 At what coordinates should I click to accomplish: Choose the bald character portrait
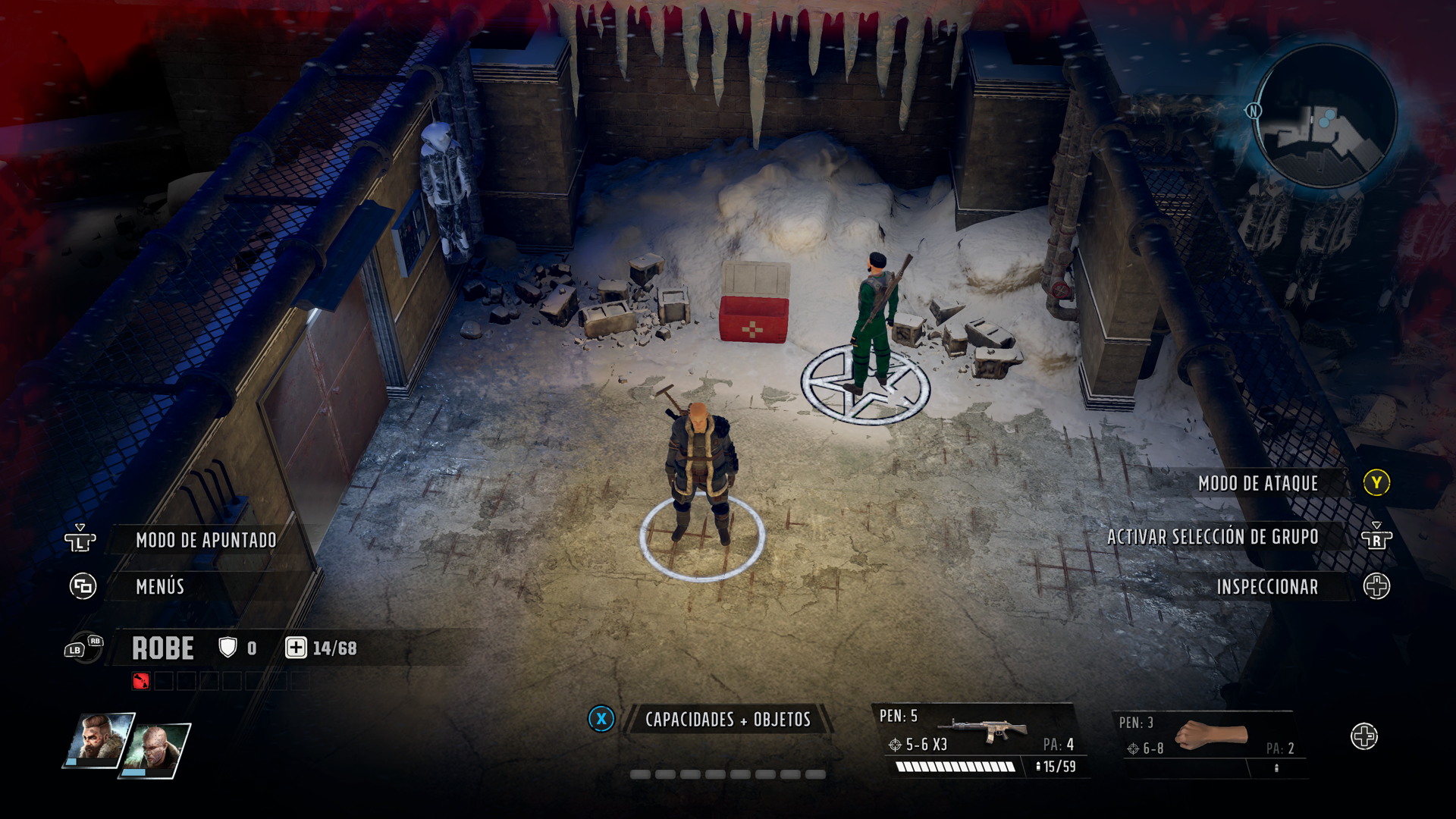coord(158,750)
